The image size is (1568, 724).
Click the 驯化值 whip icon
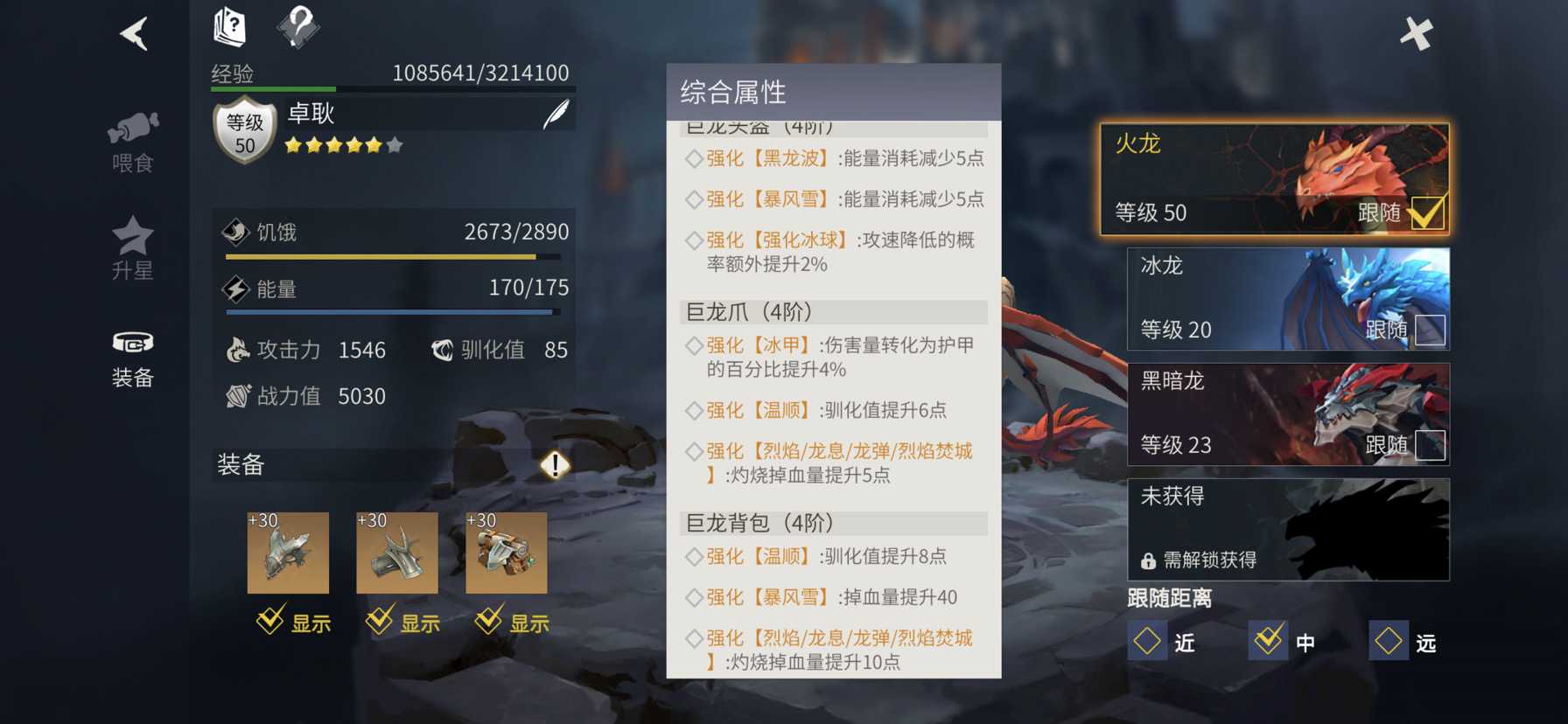(x=440, y=349)
